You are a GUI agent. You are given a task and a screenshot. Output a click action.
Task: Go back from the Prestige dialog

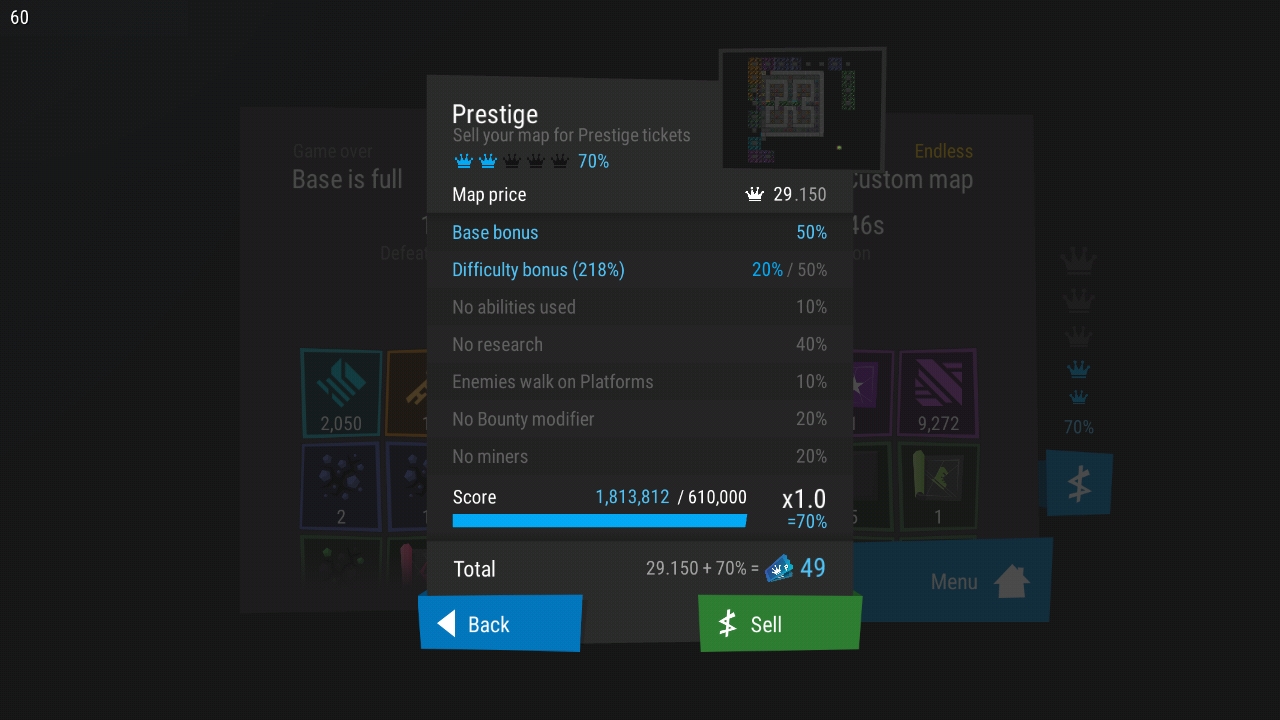coord(500,624)
